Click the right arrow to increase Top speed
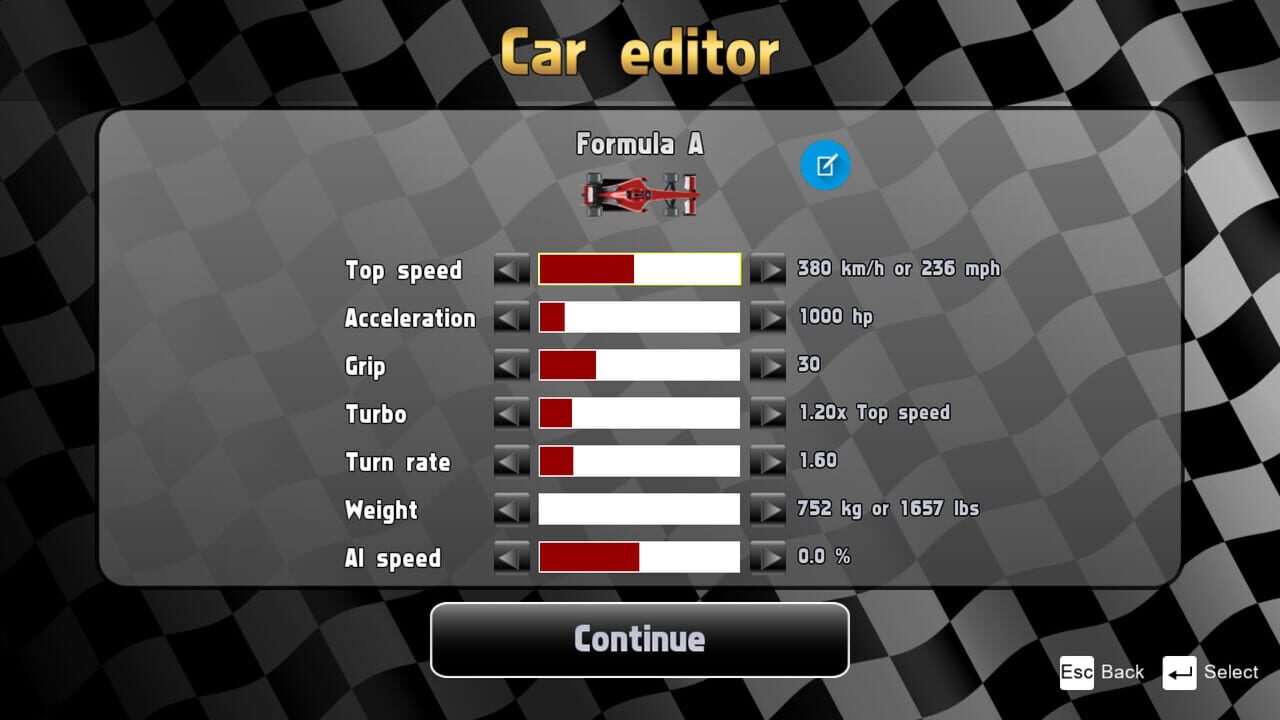The width and height of the screenshot is (1280, 720). pyautogui.click(x=769, y=269)
